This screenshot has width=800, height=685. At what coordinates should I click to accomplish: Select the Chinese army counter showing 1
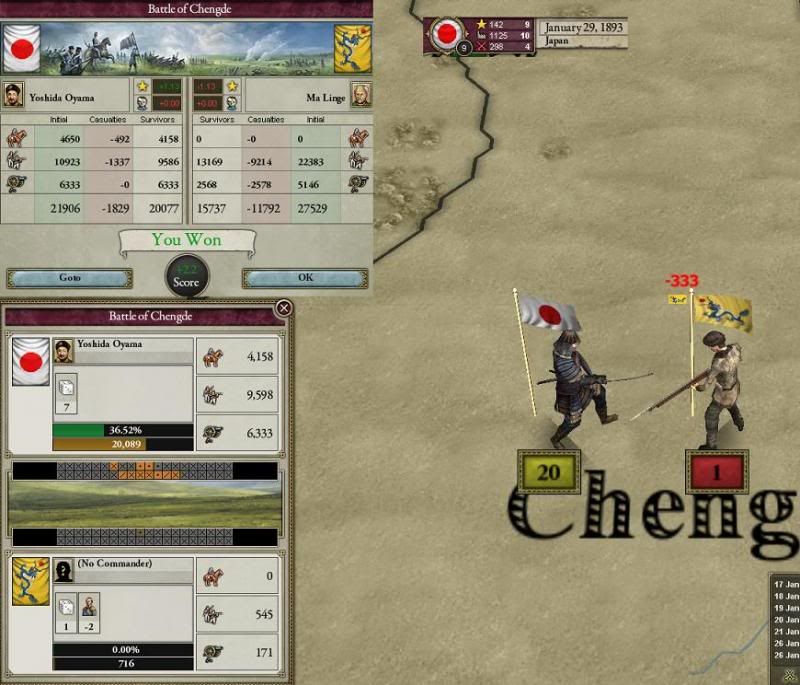(716, 471)
